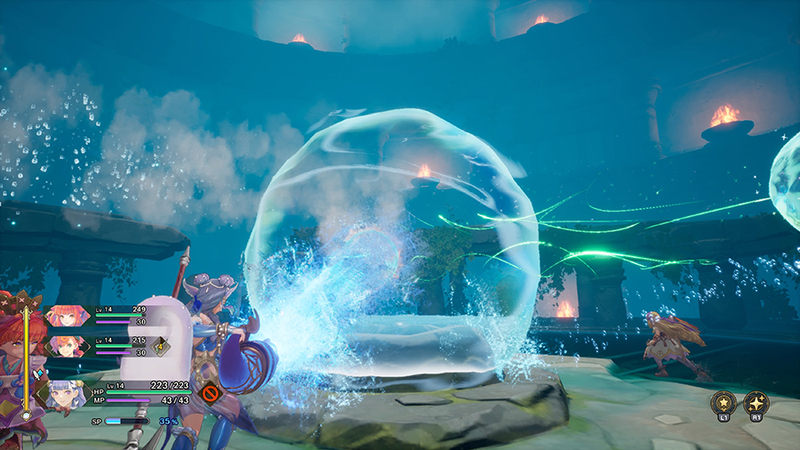Select the second party member portrait
Viewport: 800px width, 450px height.
click(67, 346)
